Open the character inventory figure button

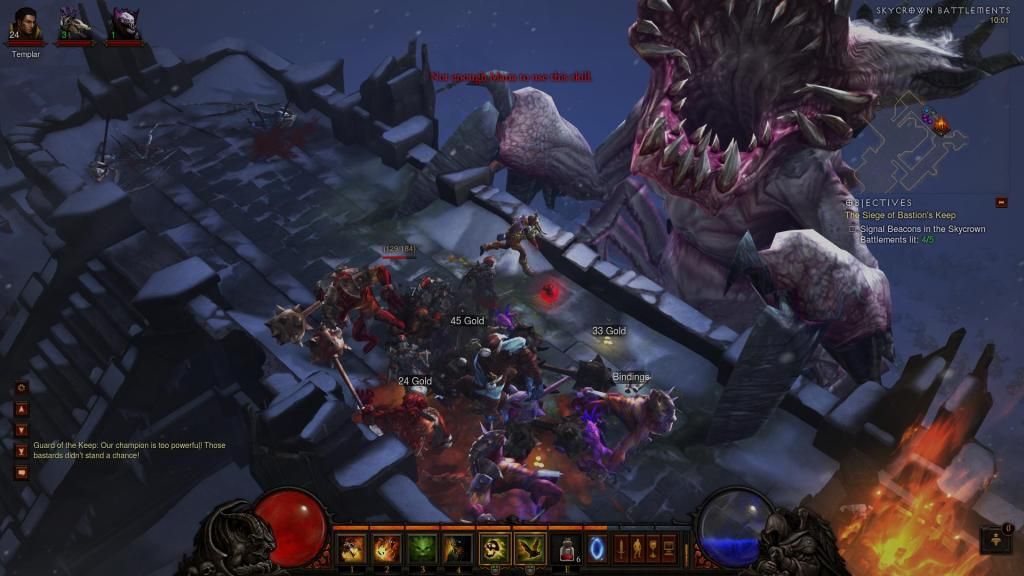pos(637,548)
